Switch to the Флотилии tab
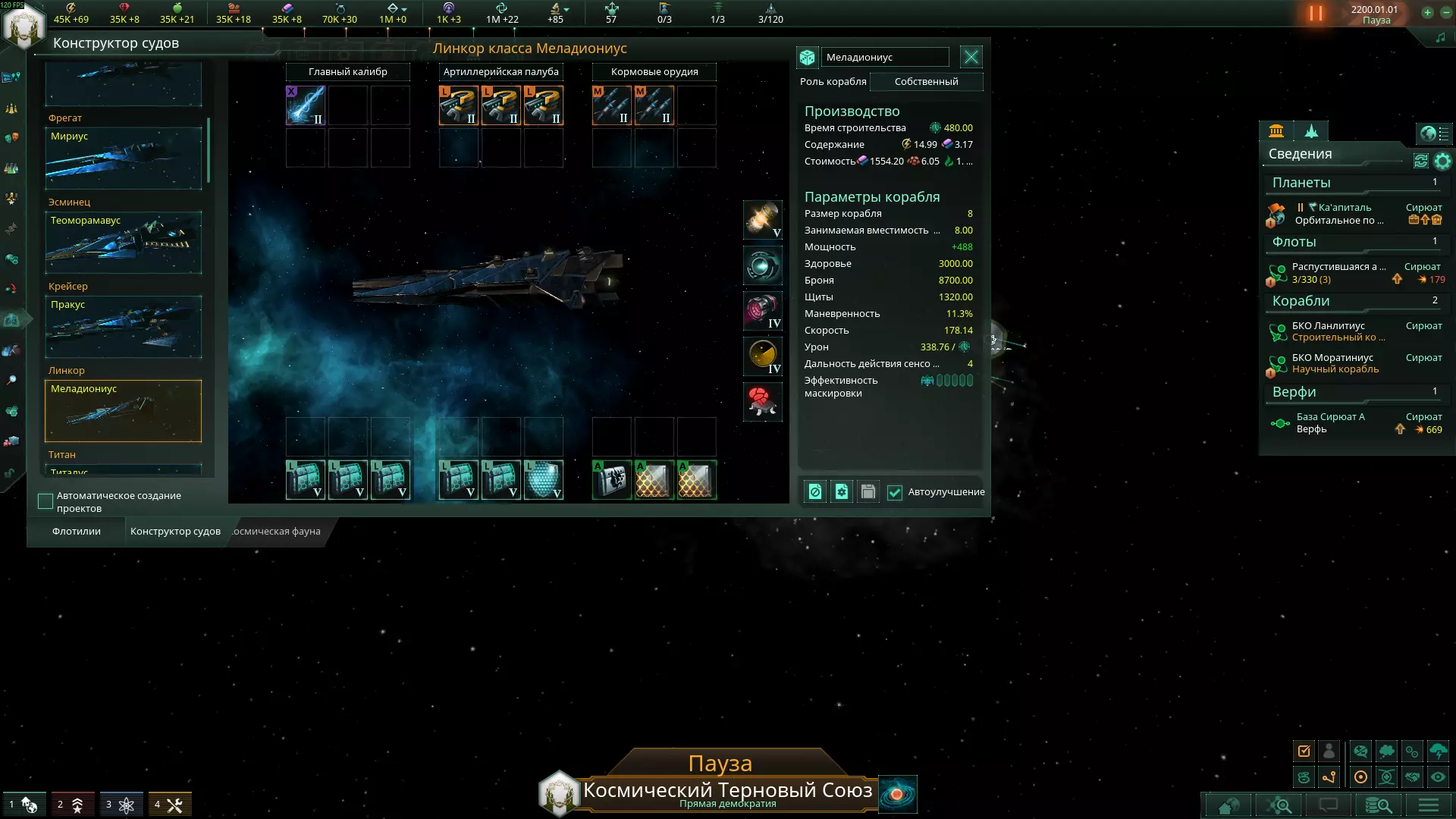 click(76, 531)
